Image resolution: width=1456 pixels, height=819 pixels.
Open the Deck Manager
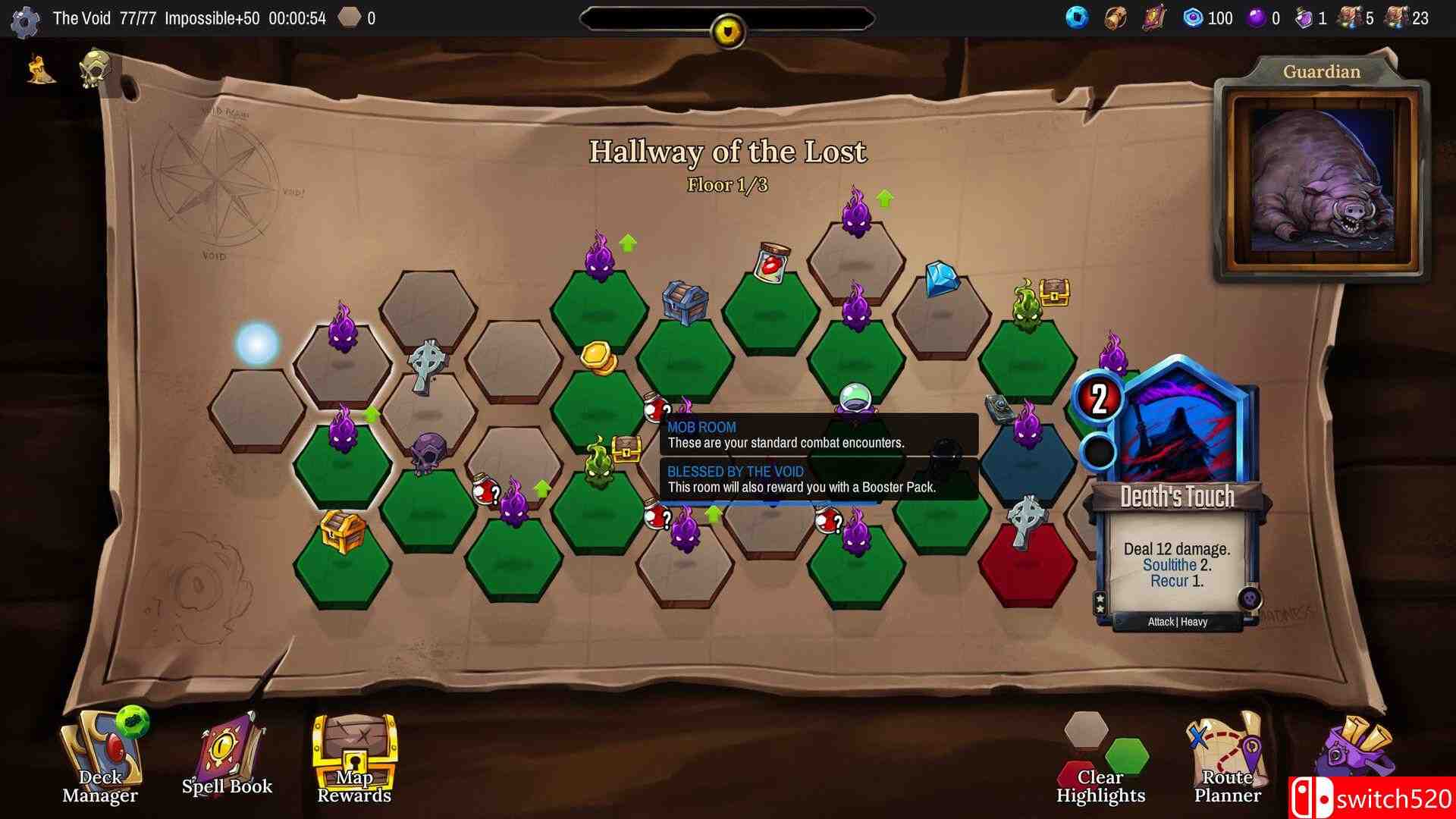(101, 755)
